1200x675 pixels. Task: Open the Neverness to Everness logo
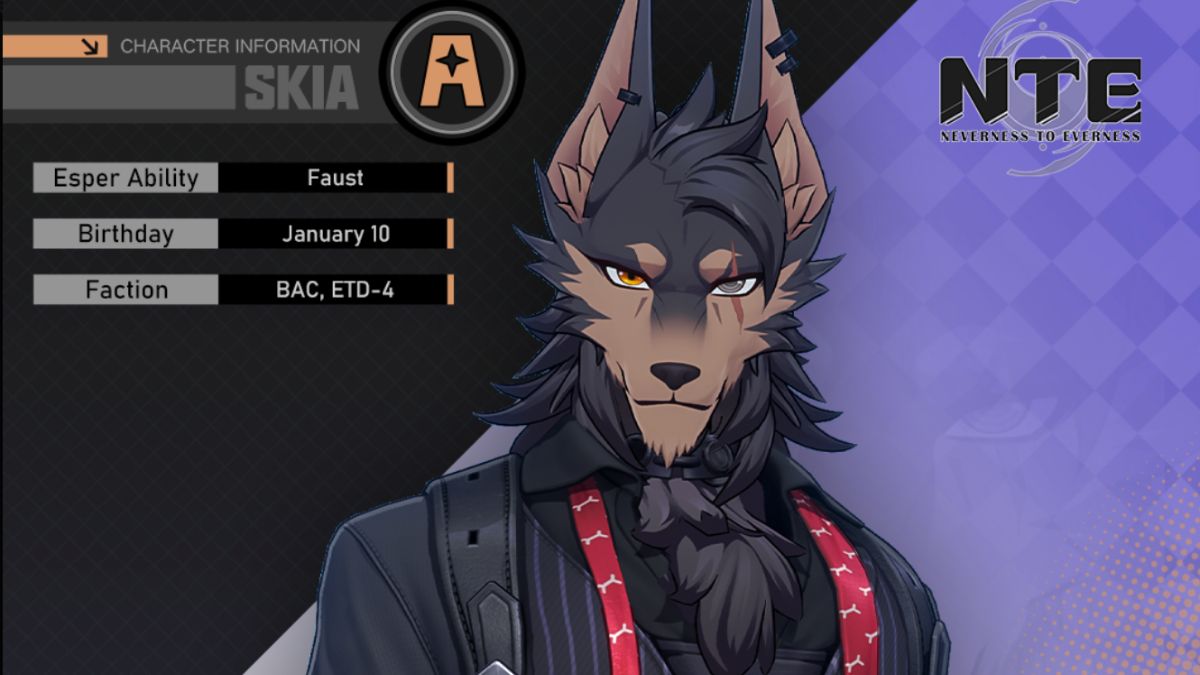tap(1040, 98)
